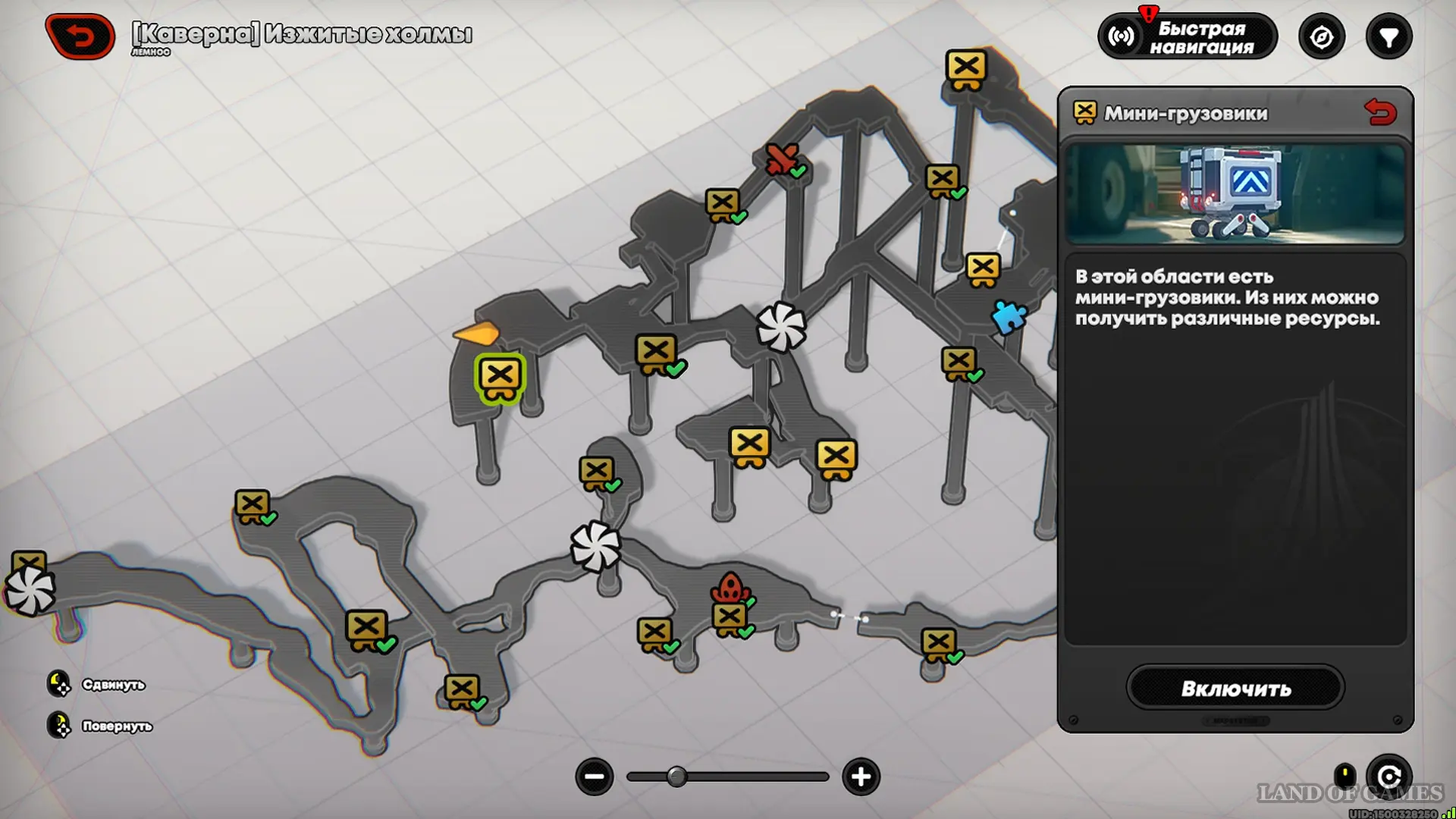This screenshot has width=1456, height=819.
Task: Select the orange arrow player marker
Action: 477,332
